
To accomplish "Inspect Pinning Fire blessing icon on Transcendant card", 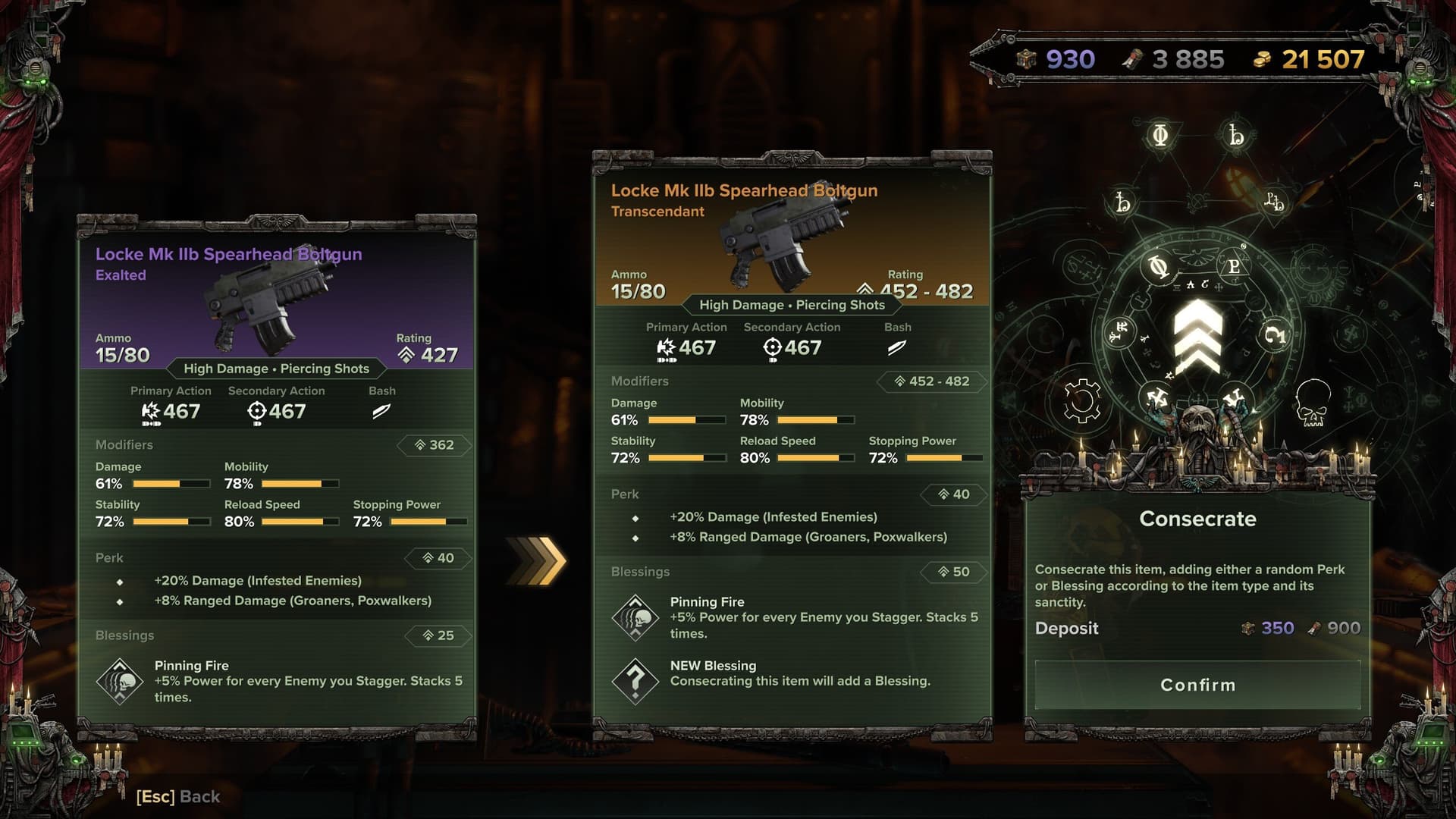I will 635,617.
